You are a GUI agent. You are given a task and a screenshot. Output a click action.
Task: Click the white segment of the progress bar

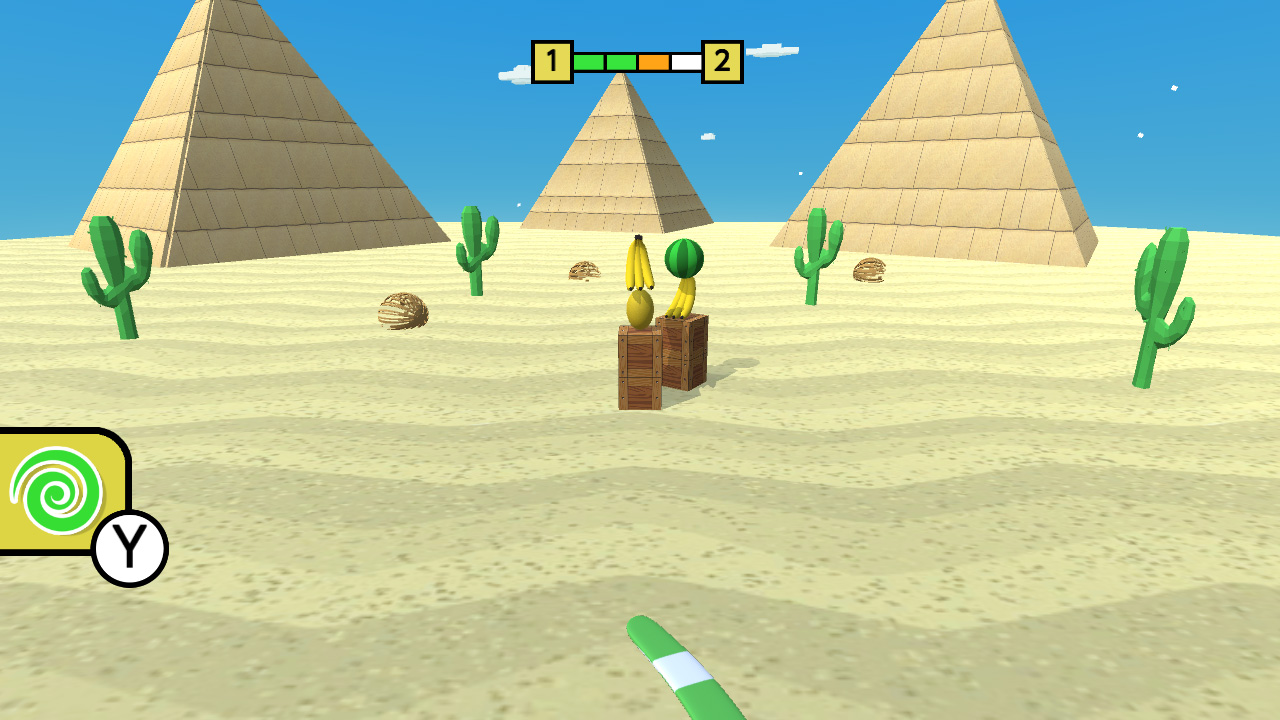click(688, 60)
